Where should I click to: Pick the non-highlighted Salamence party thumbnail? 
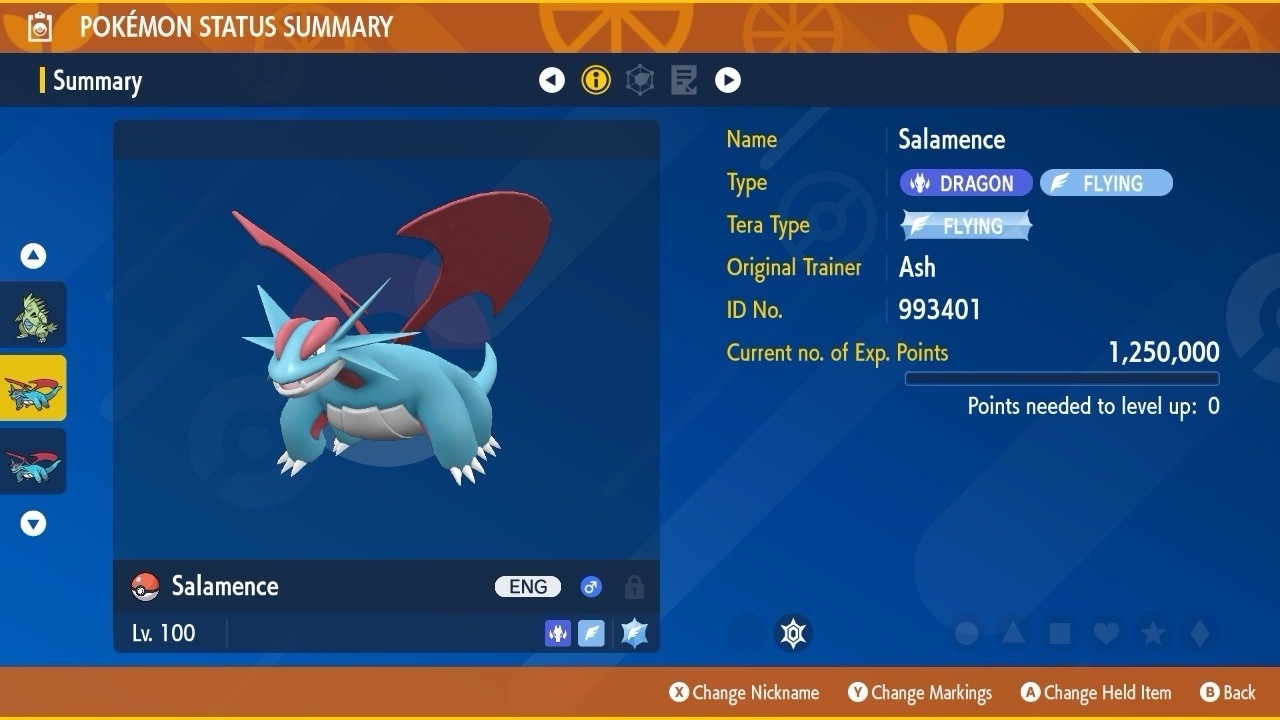pos(34,461)
